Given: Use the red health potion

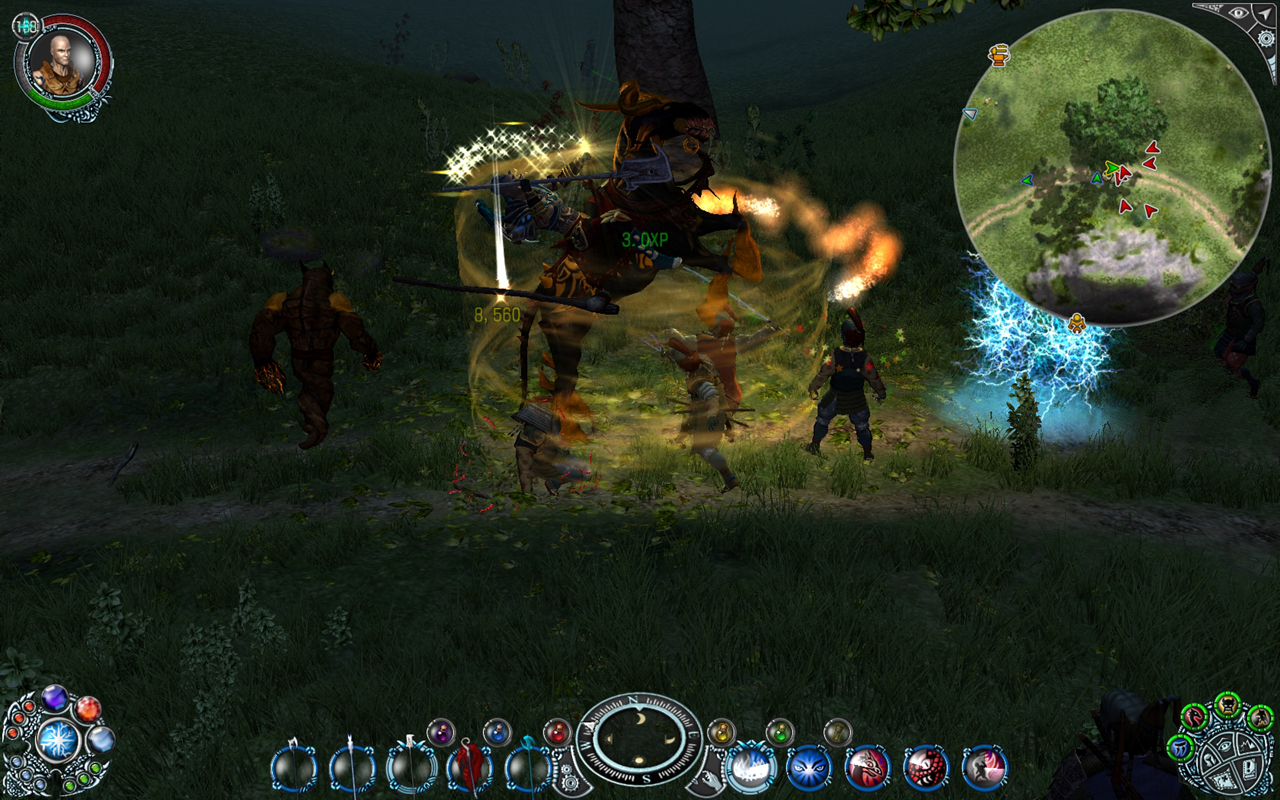Looking at the screenshot, I should [x=557, y=733].
